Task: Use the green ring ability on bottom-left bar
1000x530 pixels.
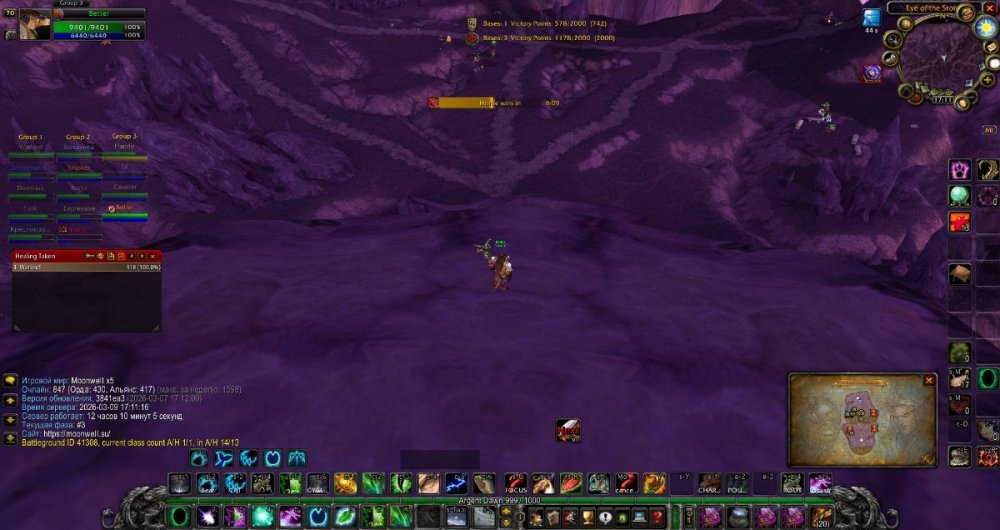Action: click(179, 516)
